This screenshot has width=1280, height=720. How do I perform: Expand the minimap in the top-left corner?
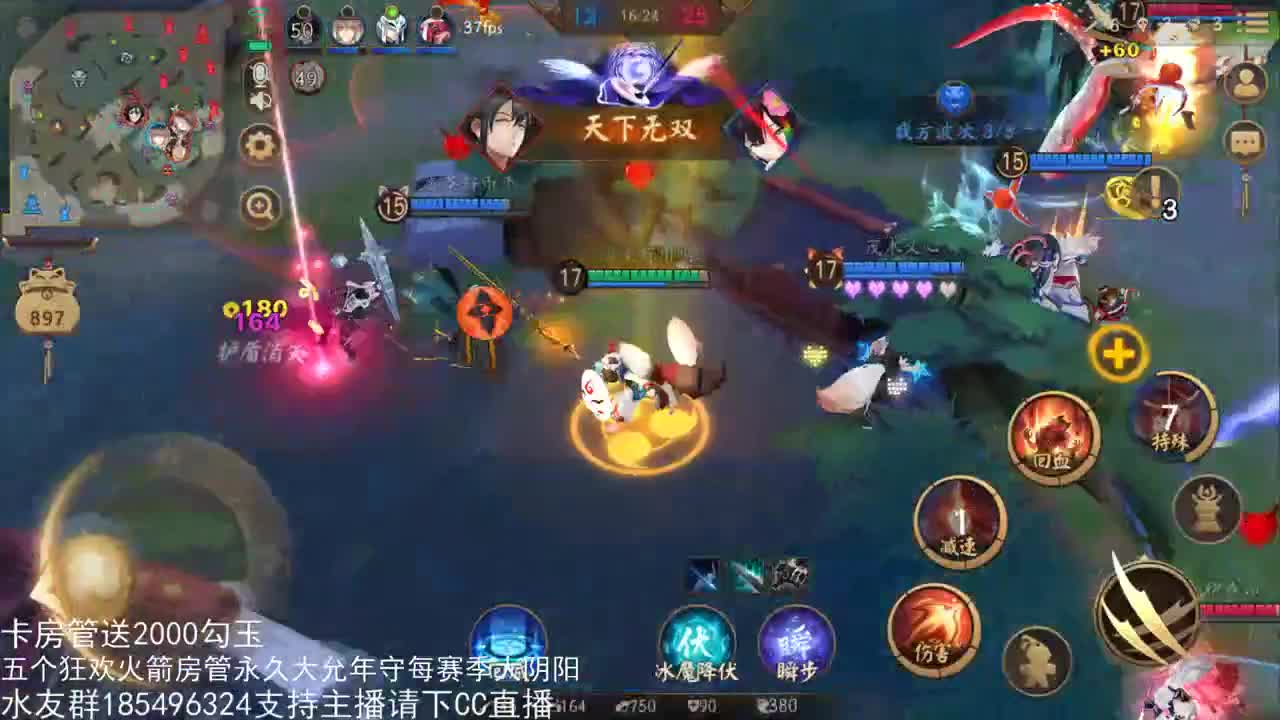[110, 105]
